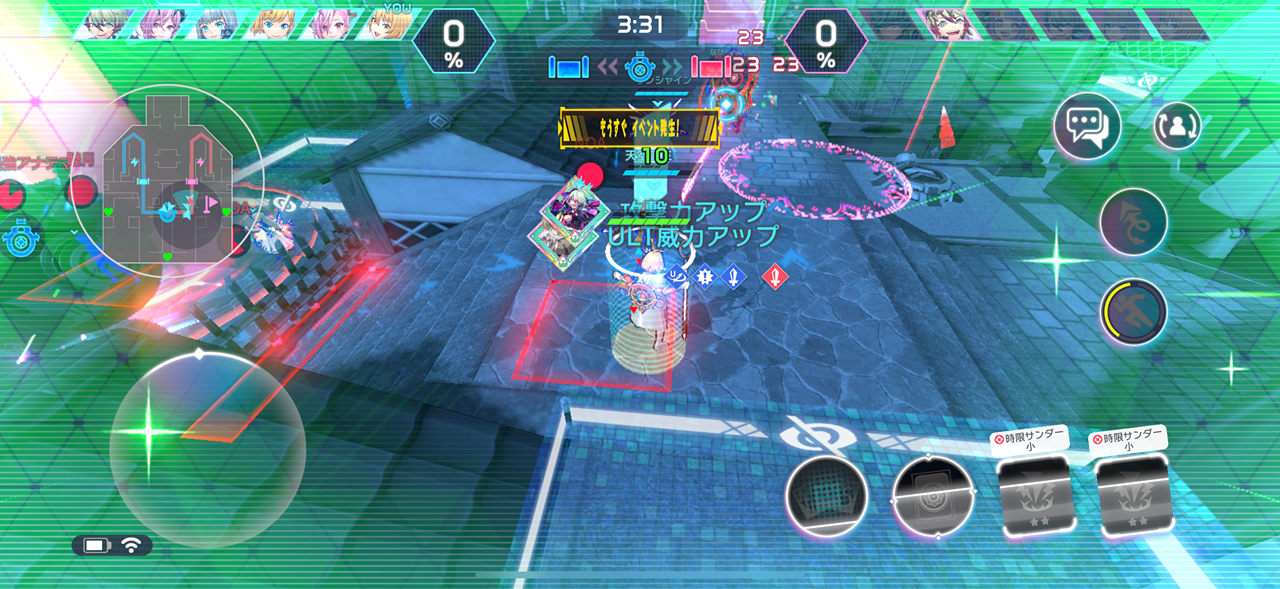1280x589 pixels.
Task: Trigger the hero ability with yellow ring gauge
Action: pos(1133,312)
